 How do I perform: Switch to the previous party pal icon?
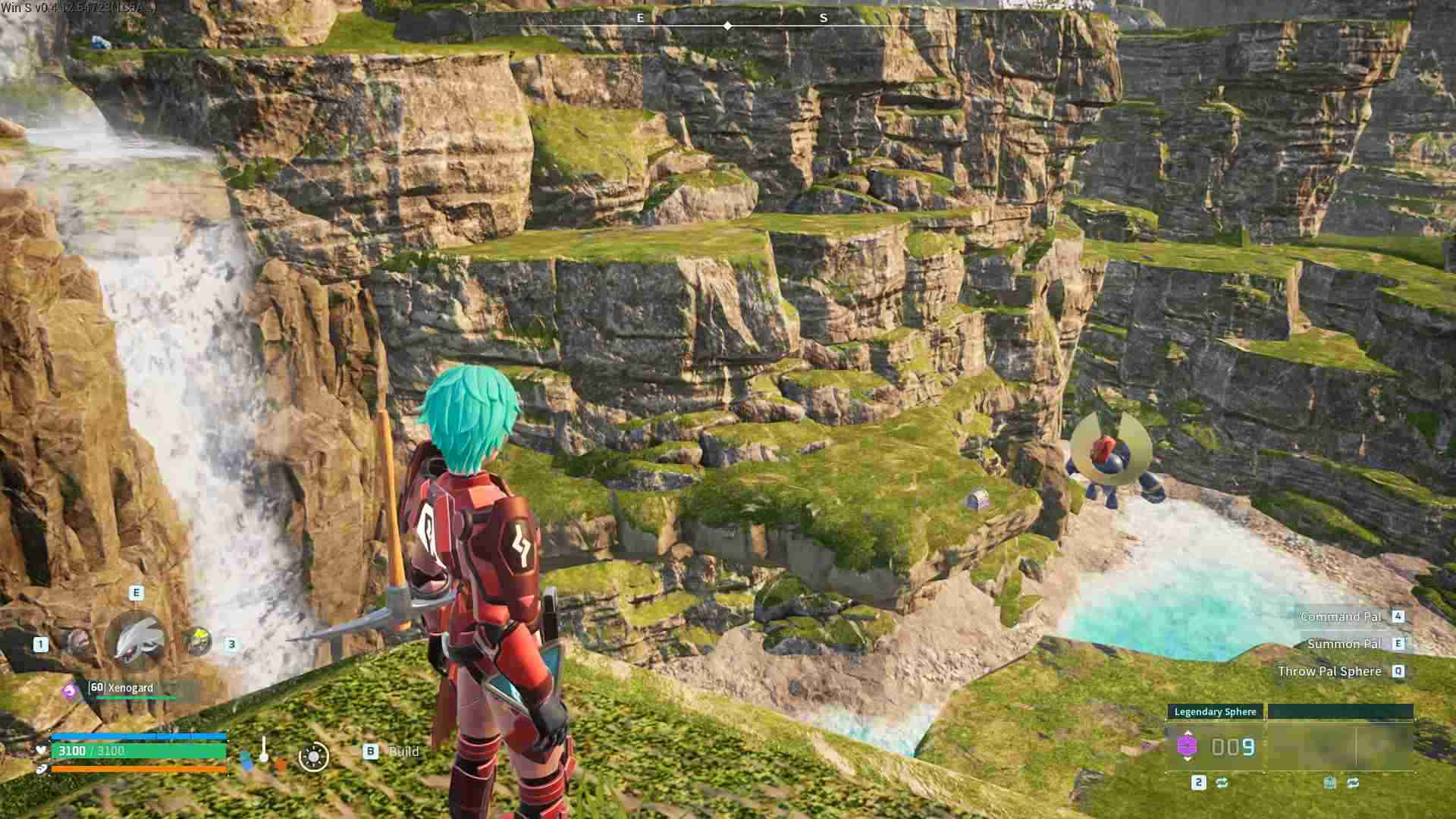point(77,642)
